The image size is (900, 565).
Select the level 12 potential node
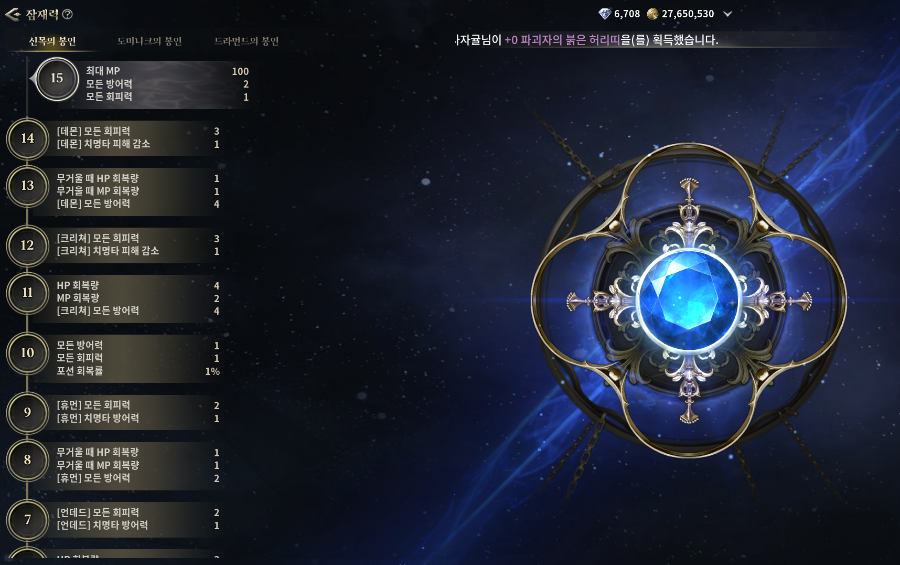pyautogui.click(x=28, y=245)
